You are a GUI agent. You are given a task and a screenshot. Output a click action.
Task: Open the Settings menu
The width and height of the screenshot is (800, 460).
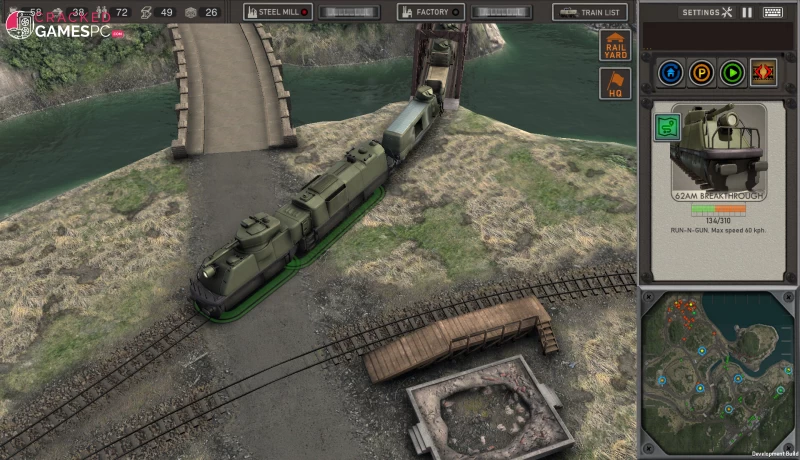click(708, 12)
